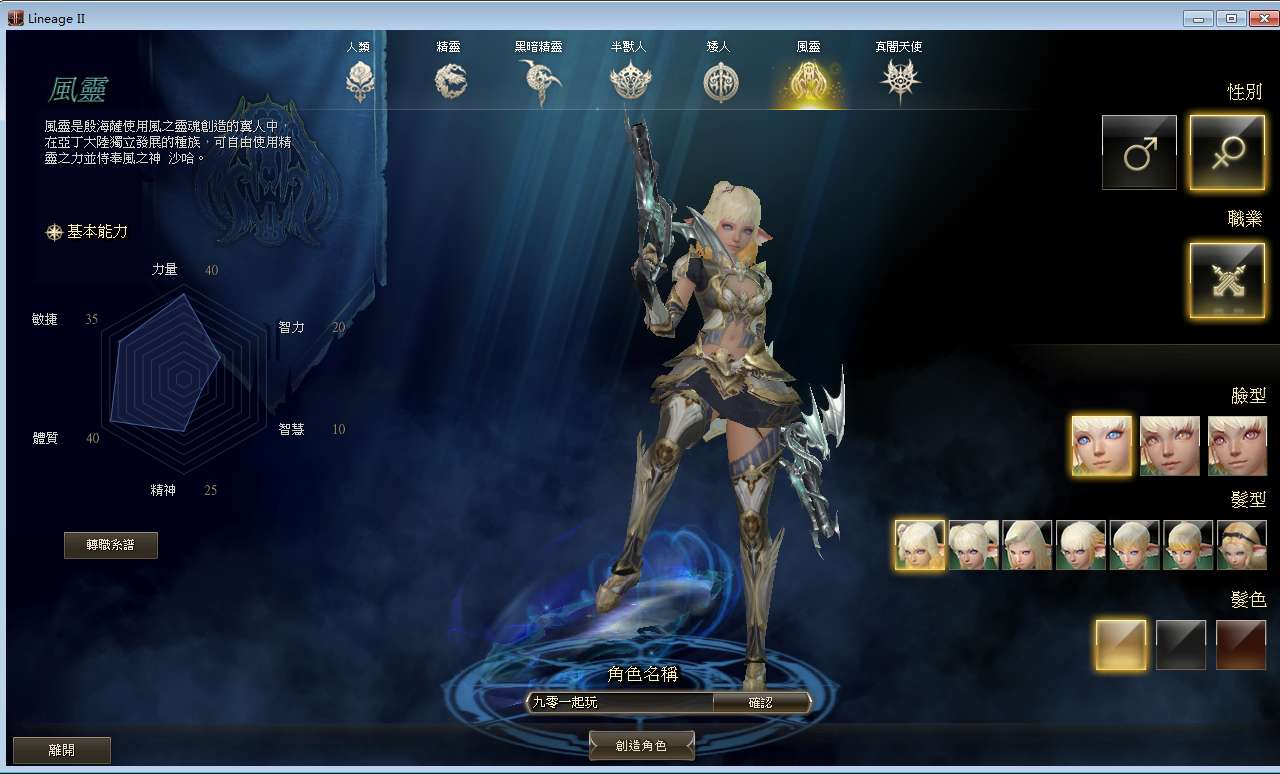The height and width of the screenshot is (774, 1280).
Task: Leave the screen with 離開 button
Action: (61, 749)
